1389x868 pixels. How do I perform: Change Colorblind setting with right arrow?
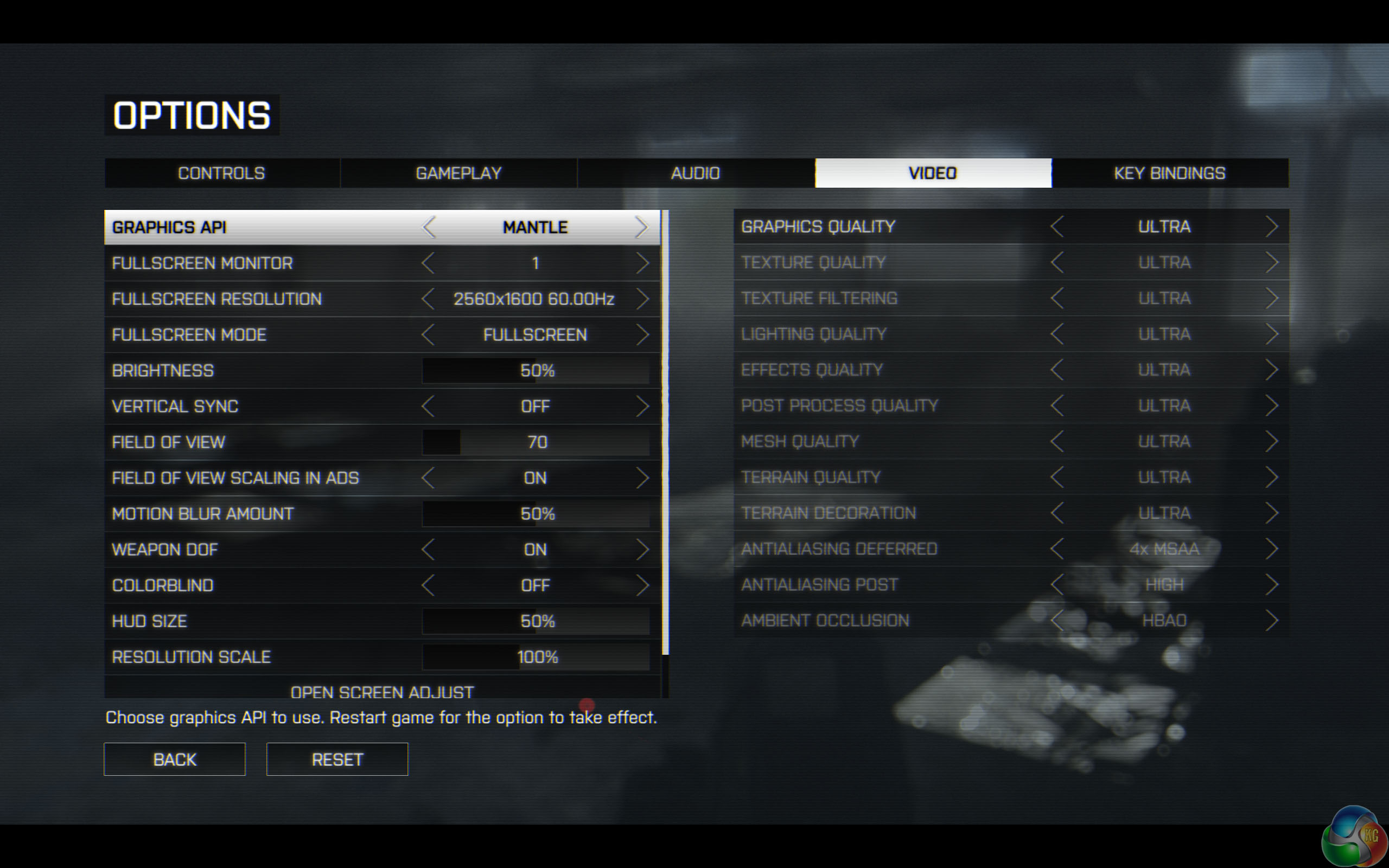point(642,585)
